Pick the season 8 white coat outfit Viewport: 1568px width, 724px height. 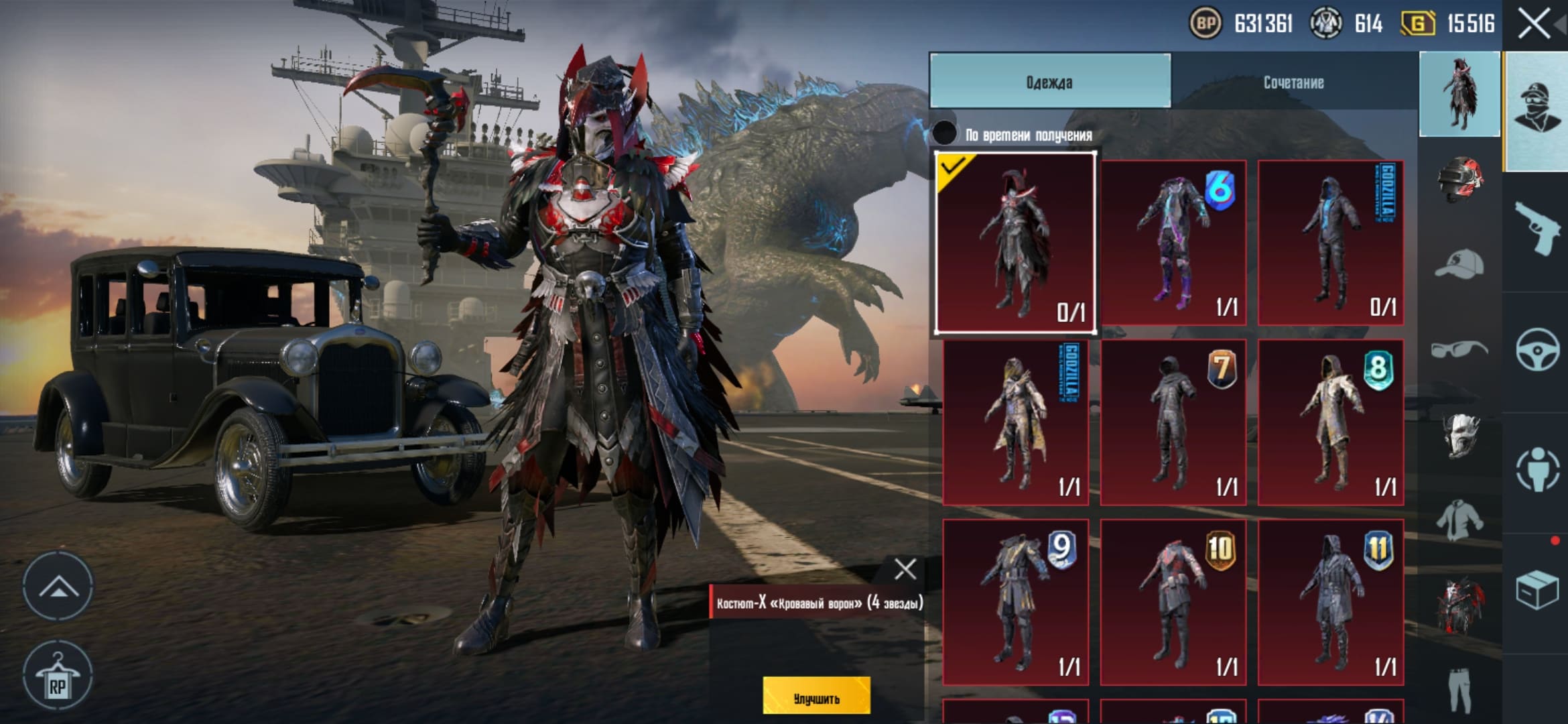(1330, 422)
